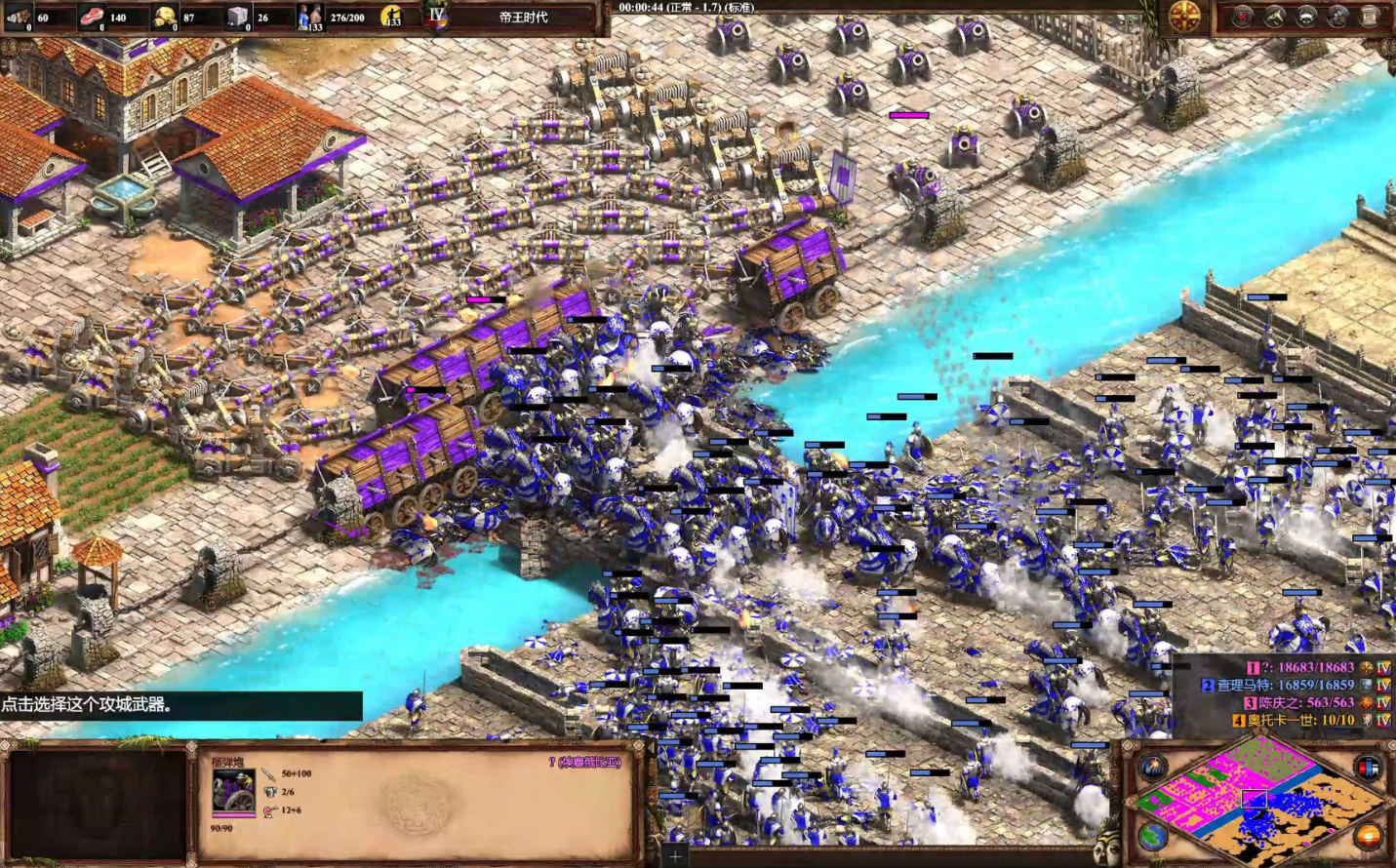Image resolution: width=1396 pixels, height=868 pixels.
Task: Open the objectives checklist button
Action: pyautogui.click(x=1242, y=17)
